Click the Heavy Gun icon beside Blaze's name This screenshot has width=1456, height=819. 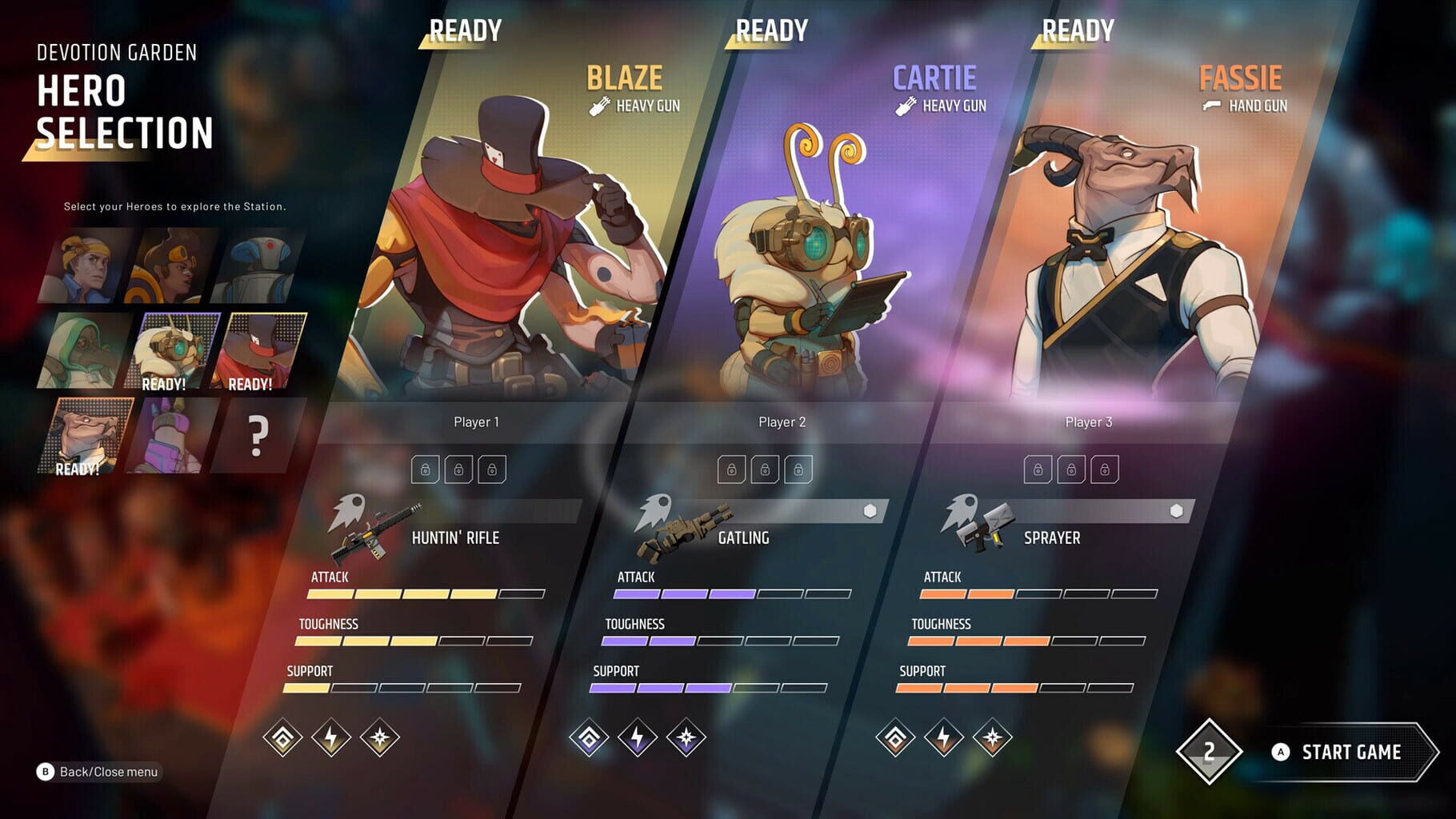[x=598, y=104]
